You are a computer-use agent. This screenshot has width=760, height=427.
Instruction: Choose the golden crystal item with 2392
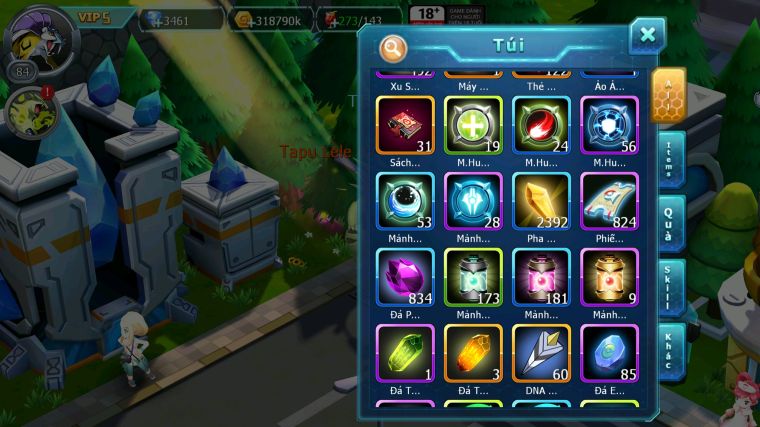tap(541, 202)
